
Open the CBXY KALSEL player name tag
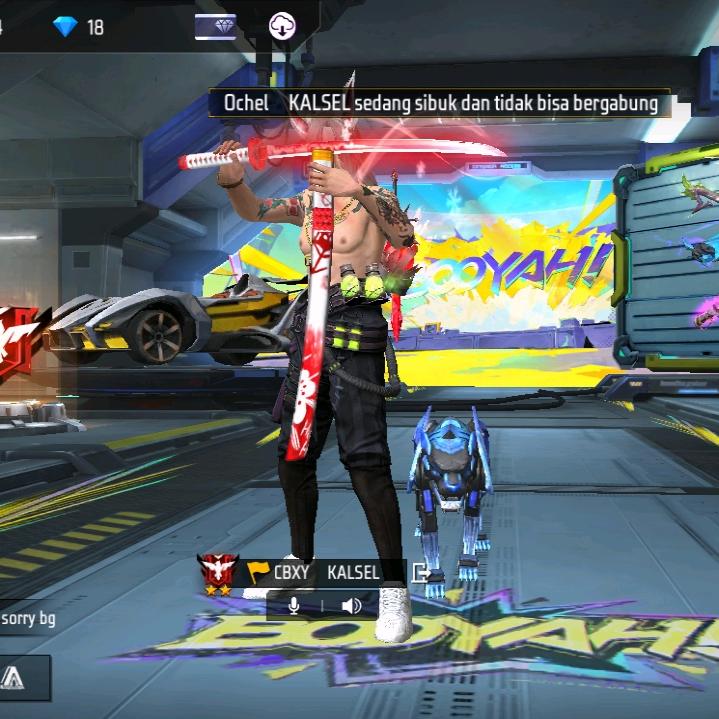pos(327,573)
